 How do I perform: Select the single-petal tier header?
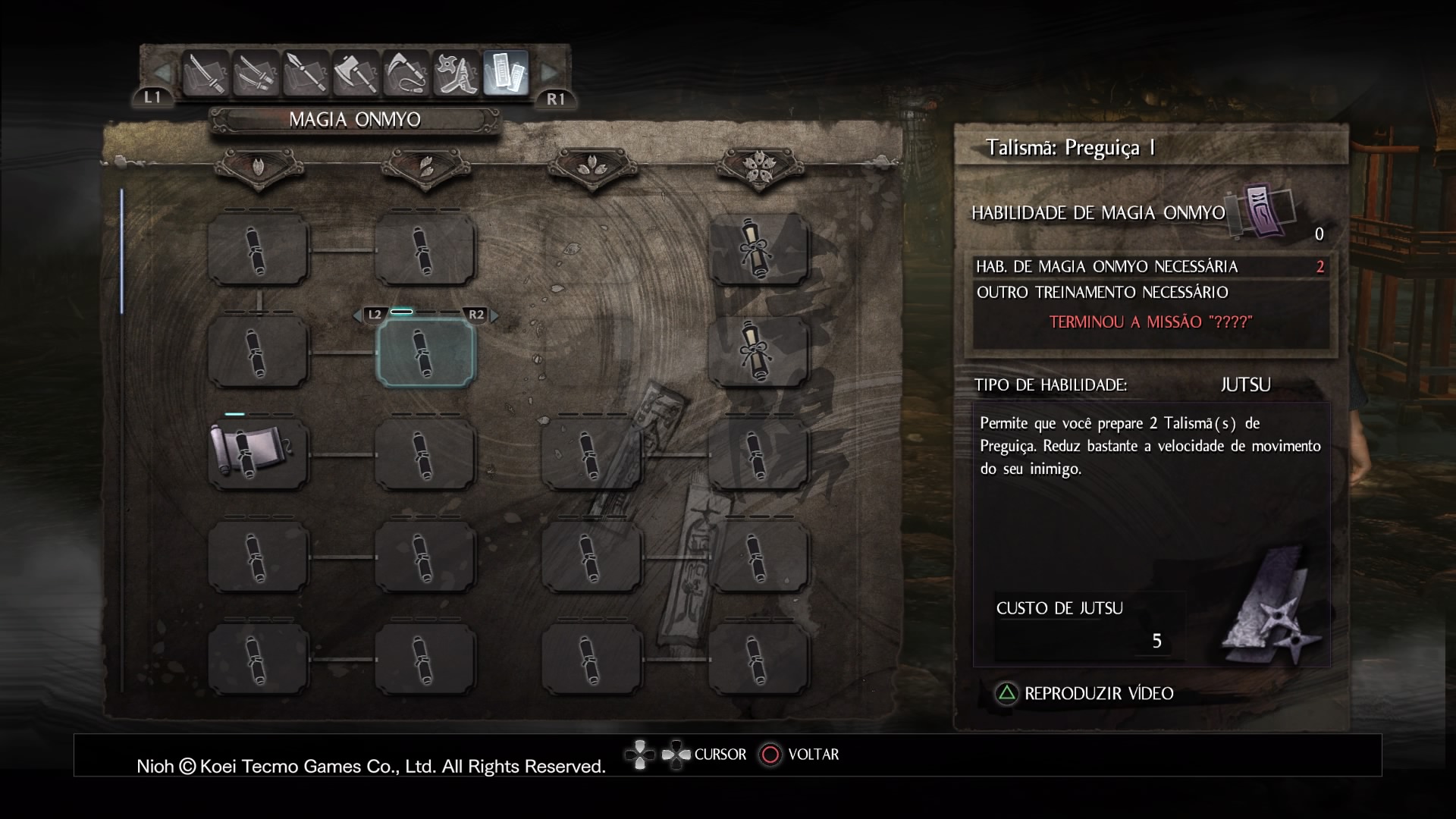click(259, 165)
